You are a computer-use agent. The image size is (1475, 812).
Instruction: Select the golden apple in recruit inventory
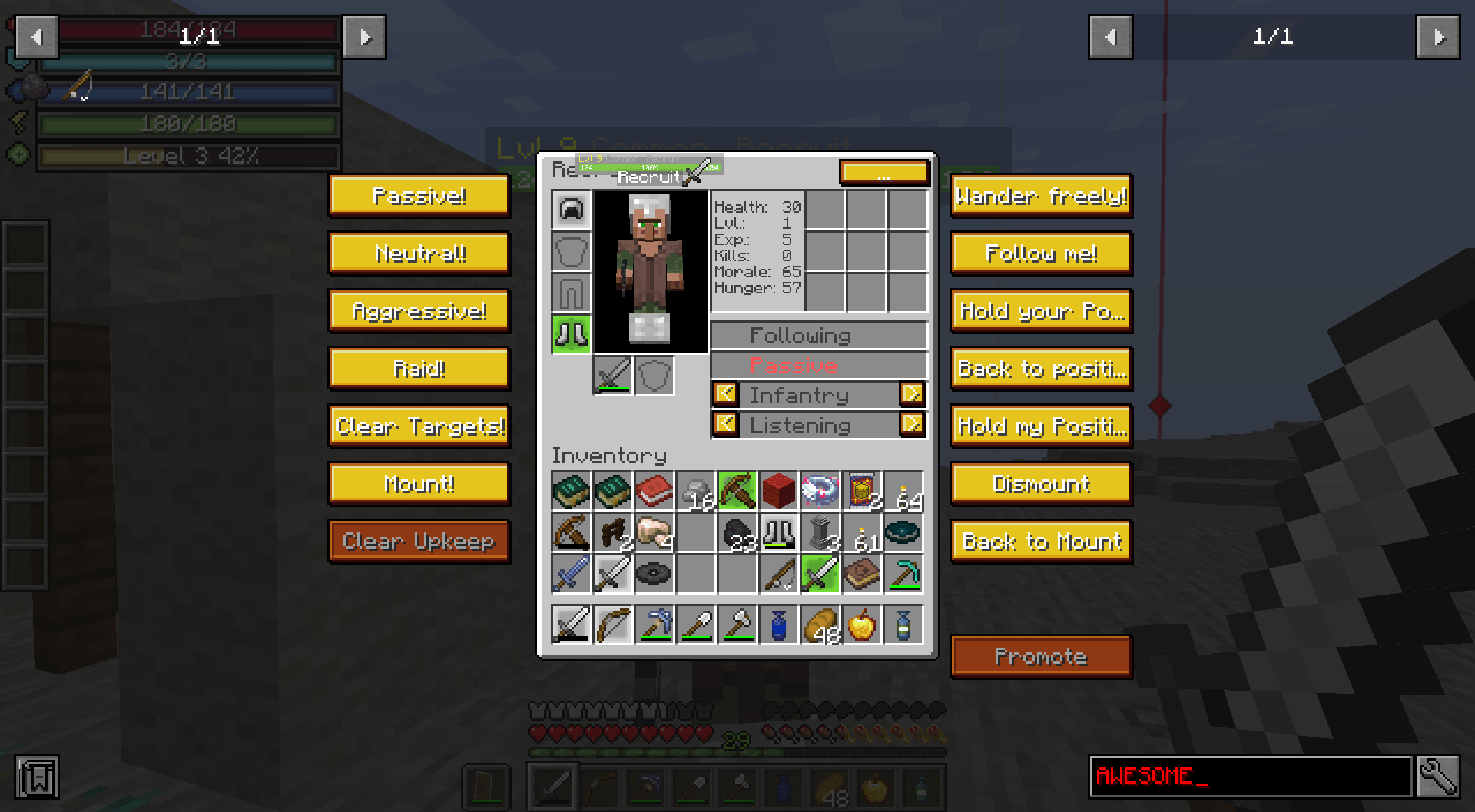(x=861, y=625)
